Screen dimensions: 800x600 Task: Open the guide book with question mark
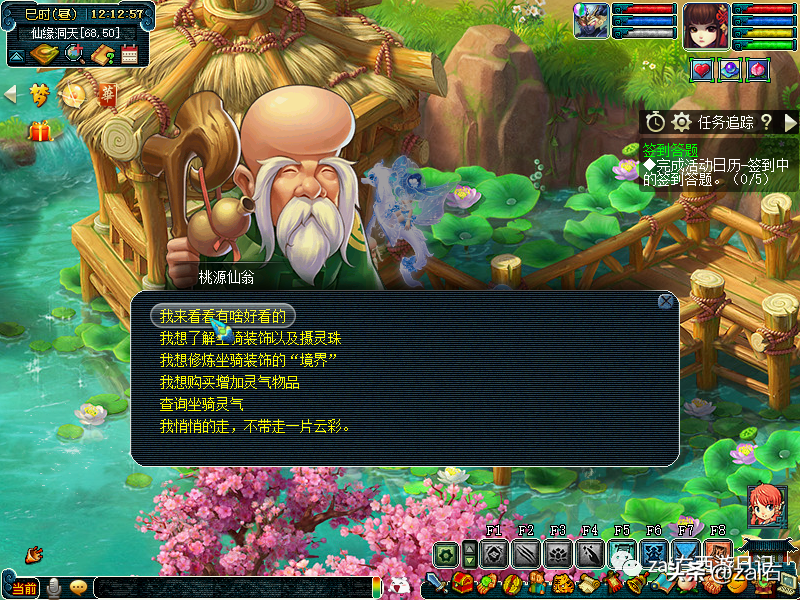pyautogui.click(x=101, y=54)
